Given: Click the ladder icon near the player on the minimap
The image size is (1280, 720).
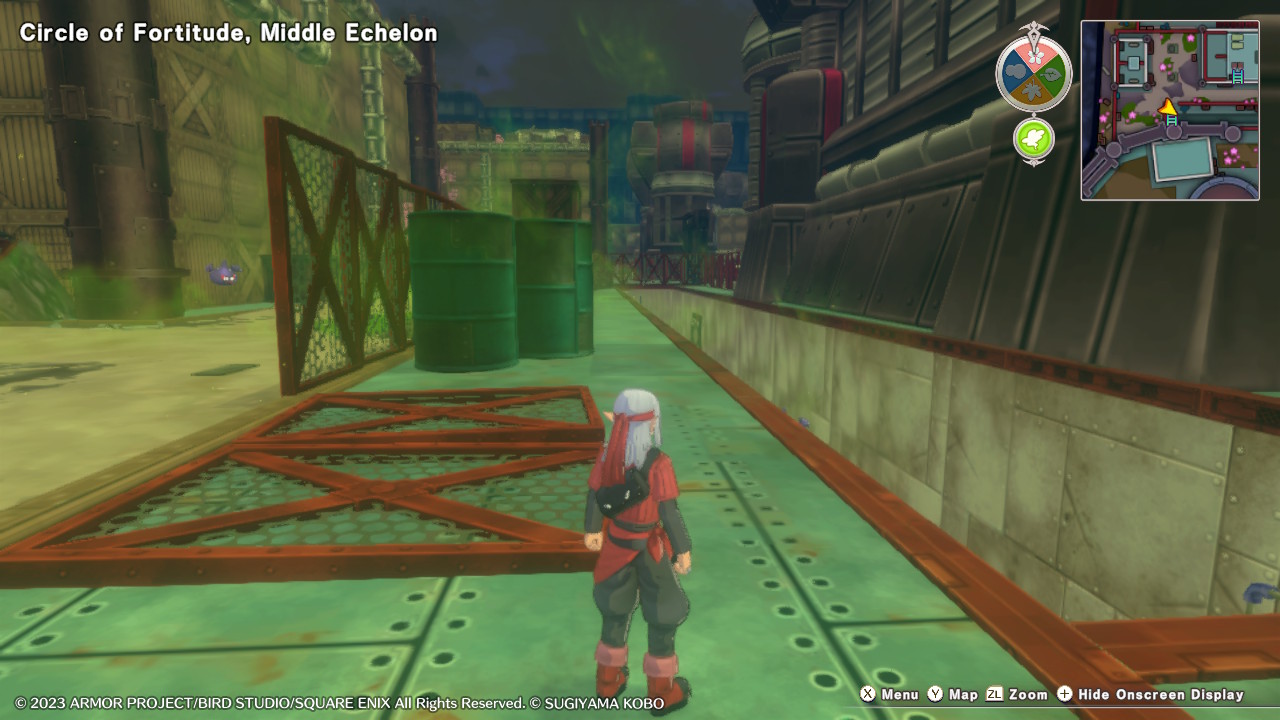Looking at the screenshot, I should pyautogui.click(x=1172, y=121).
